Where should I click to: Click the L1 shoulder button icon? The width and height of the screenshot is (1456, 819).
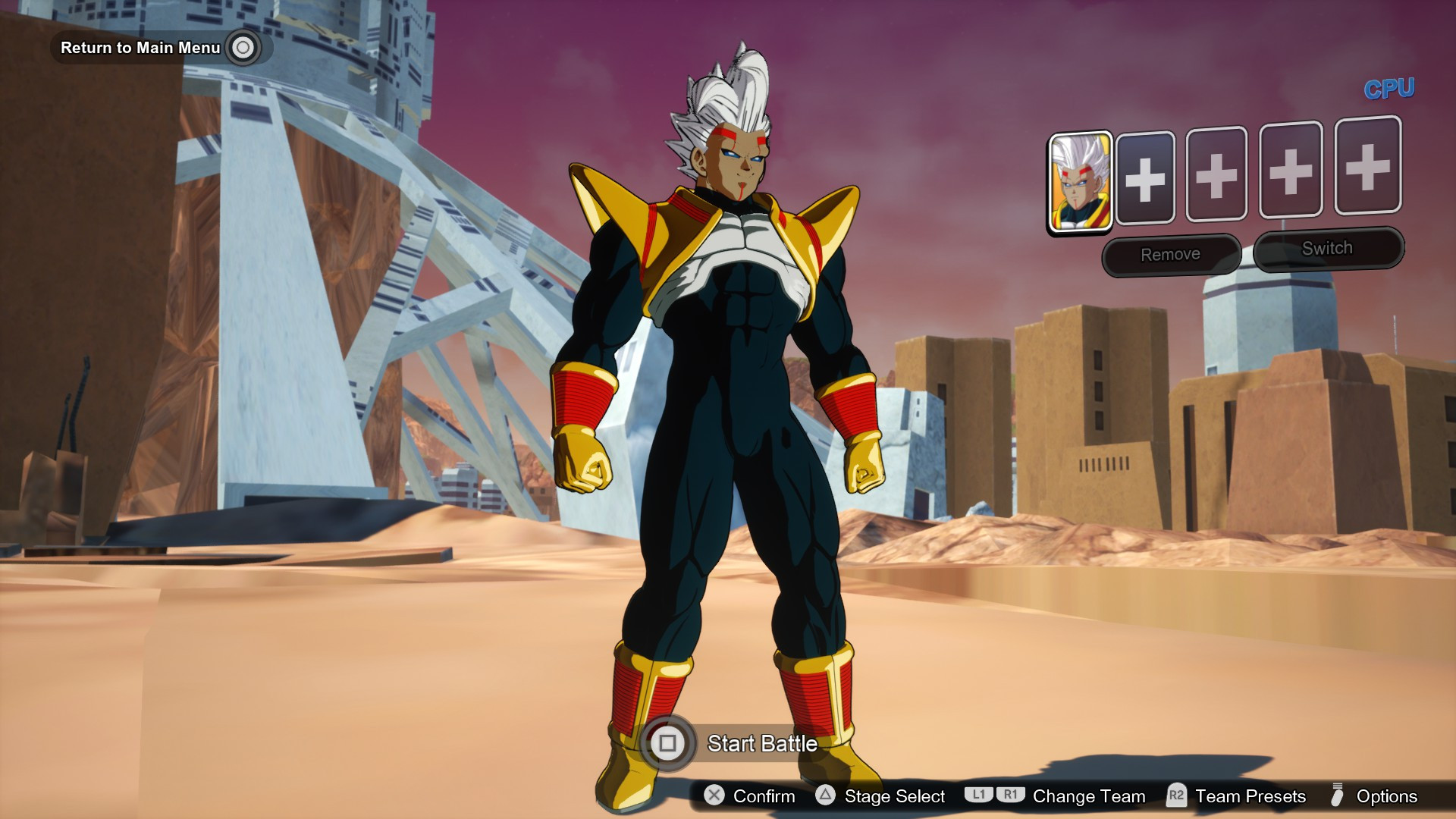[x=980, y=796]
